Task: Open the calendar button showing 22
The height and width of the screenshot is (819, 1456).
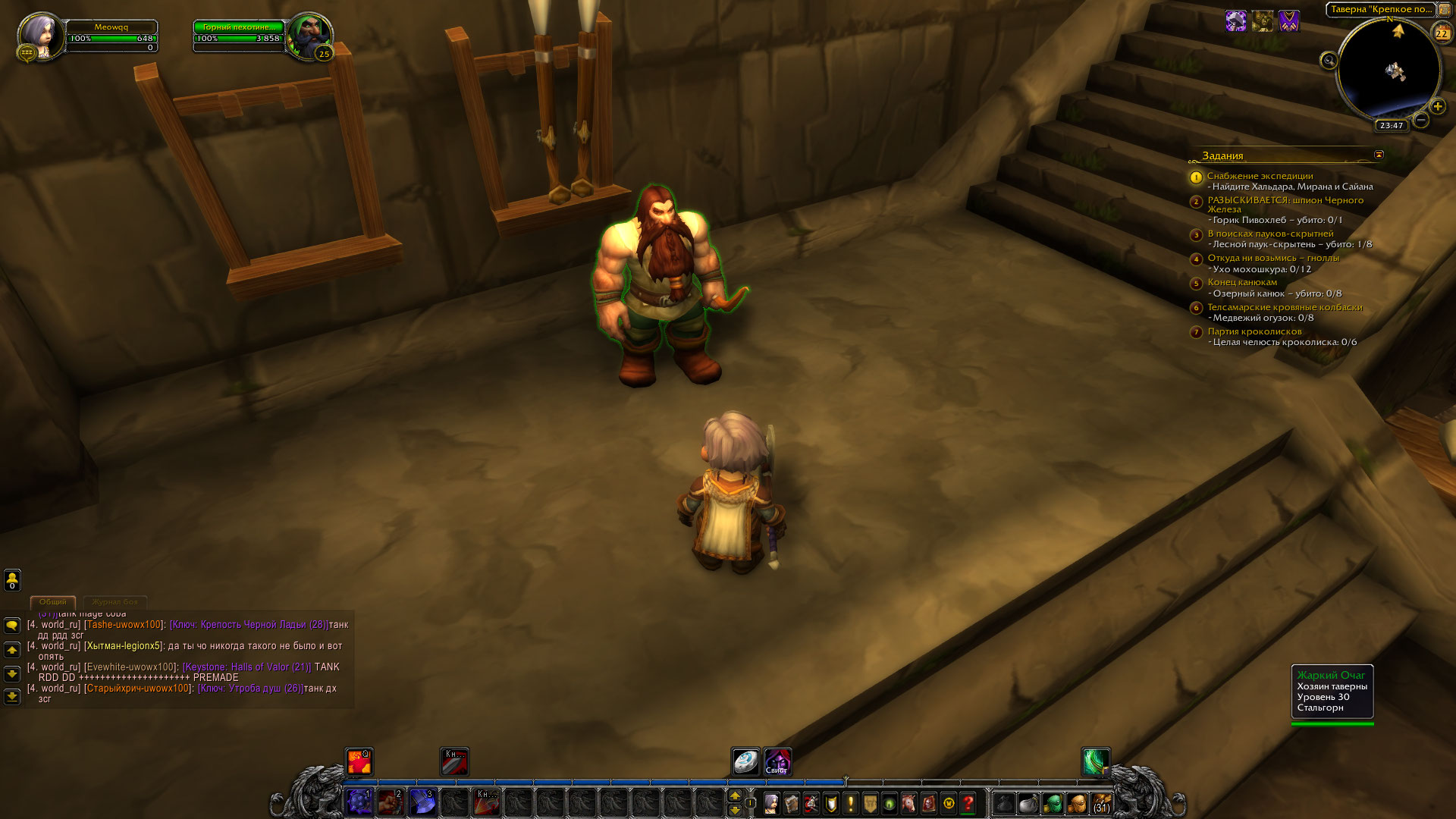Action: click(x=1441, y=33)
